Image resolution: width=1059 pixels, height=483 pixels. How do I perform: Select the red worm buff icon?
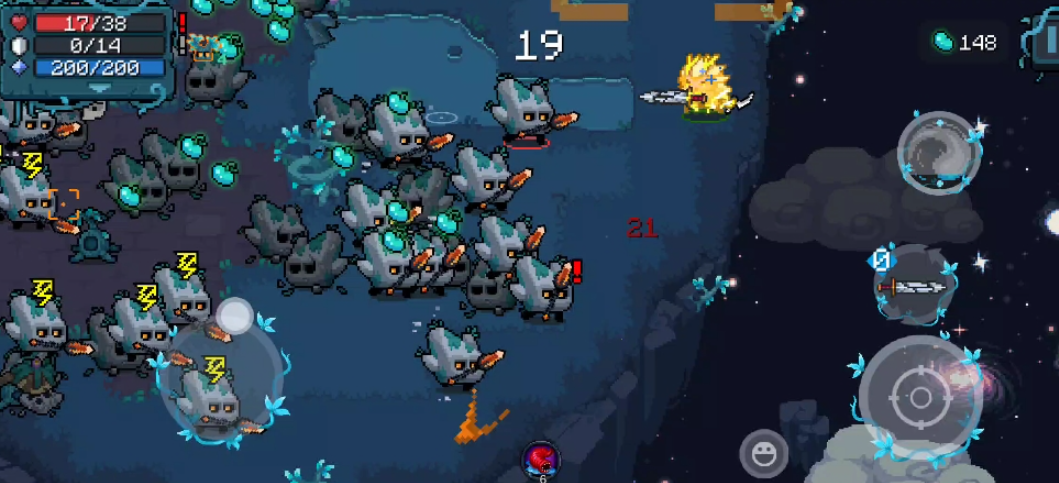541,459
